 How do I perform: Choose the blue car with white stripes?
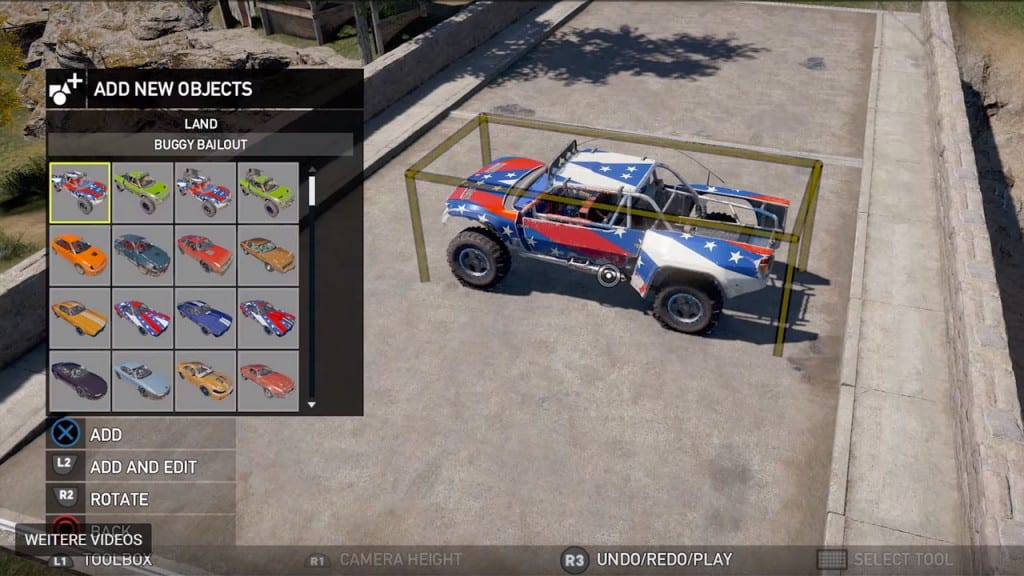click(x=205, y=318)
